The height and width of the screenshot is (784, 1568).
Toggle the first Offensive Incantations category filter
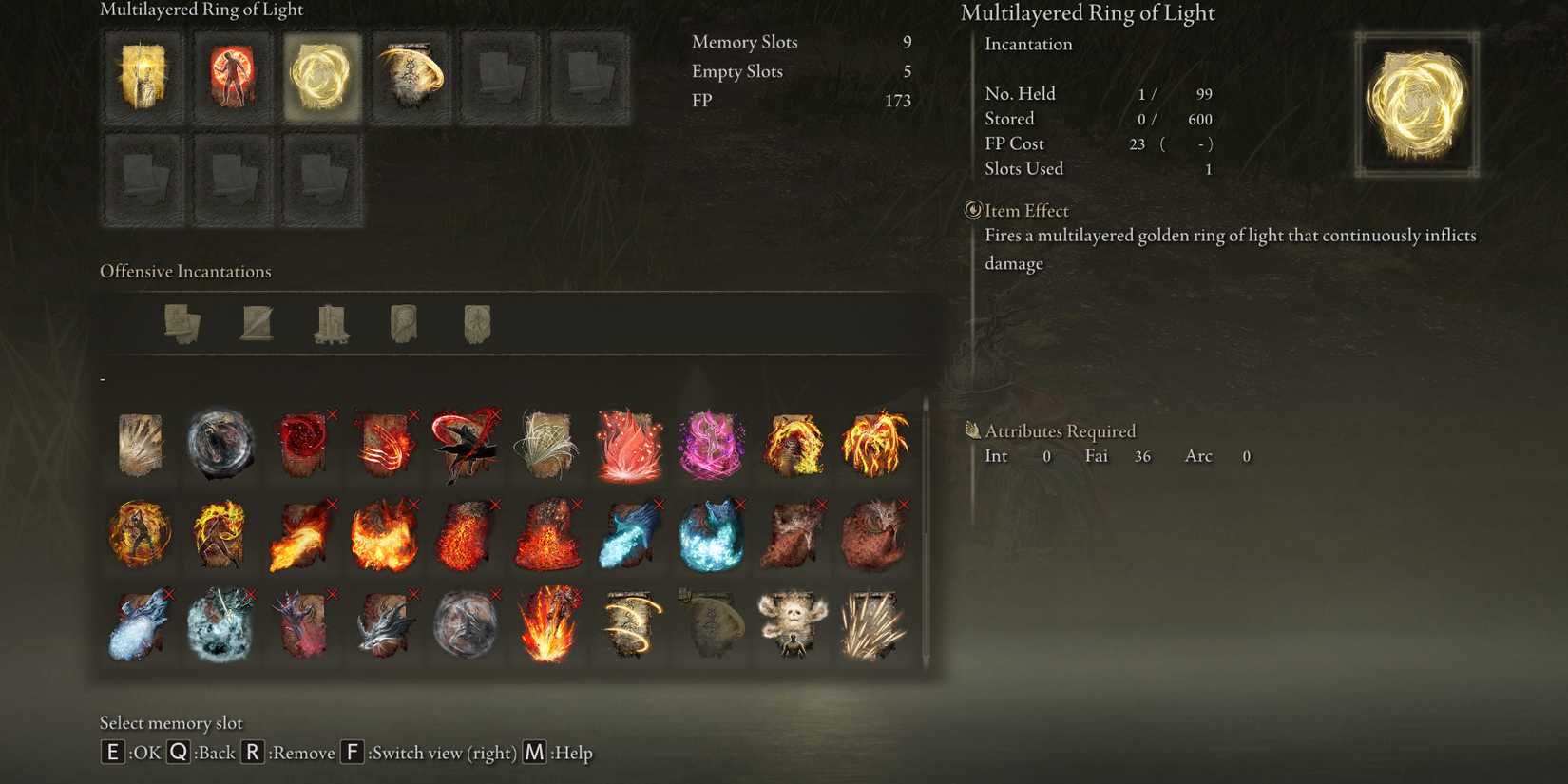pyautogui.click(x=181, y=323)
